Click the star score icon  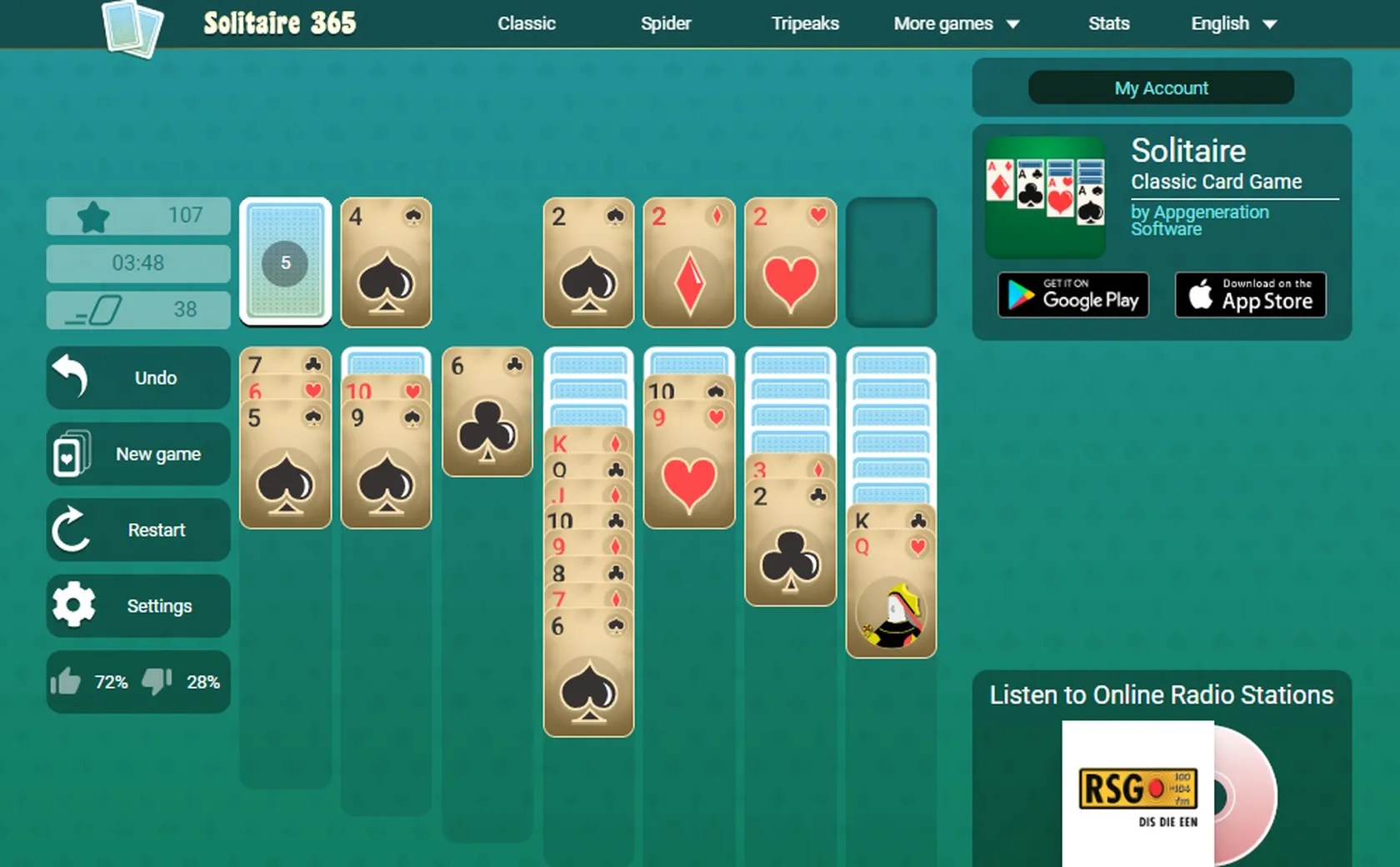tap(93, 215)
